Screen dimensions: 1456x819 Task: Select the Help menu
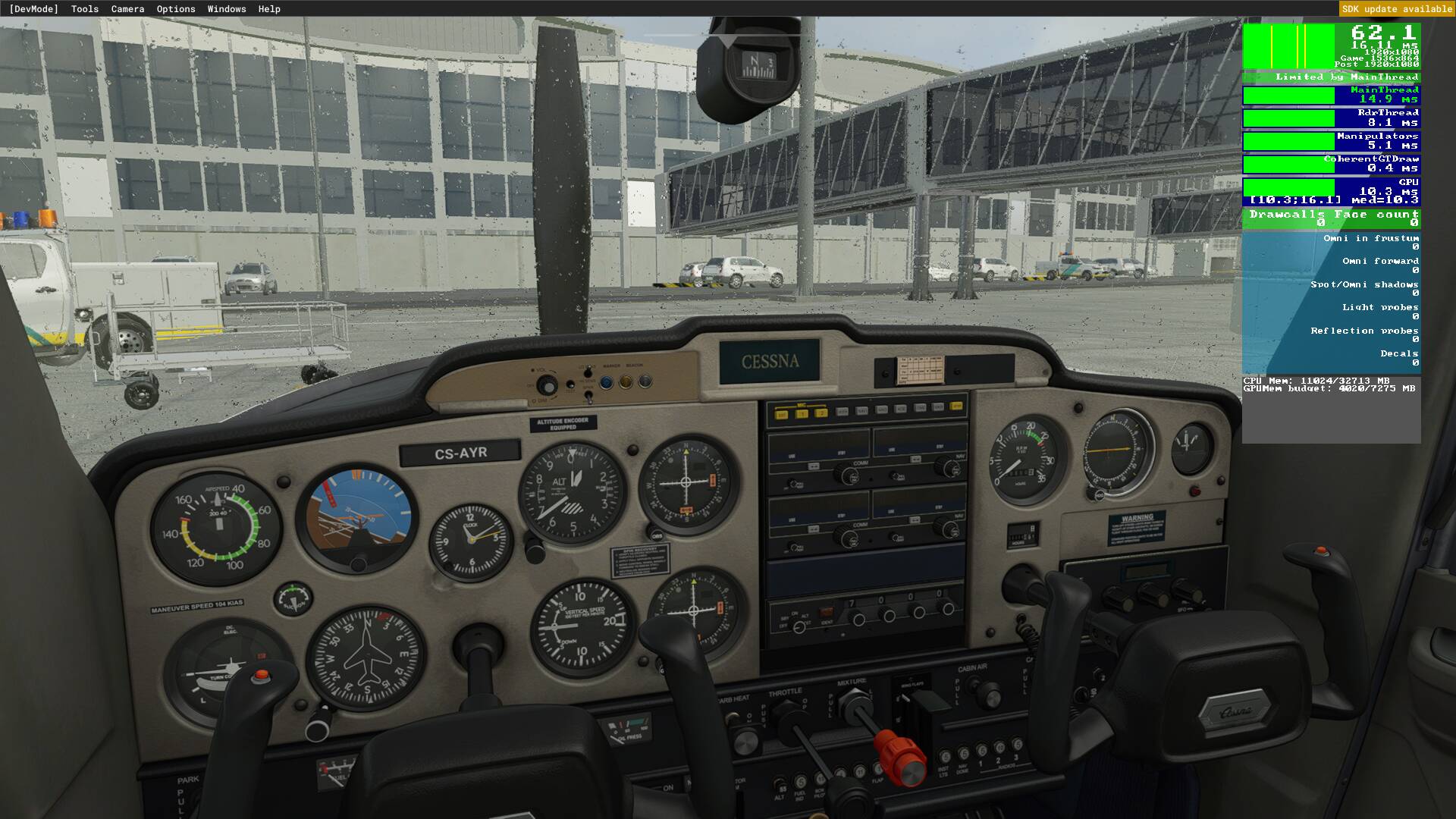(x=268, y=8)
